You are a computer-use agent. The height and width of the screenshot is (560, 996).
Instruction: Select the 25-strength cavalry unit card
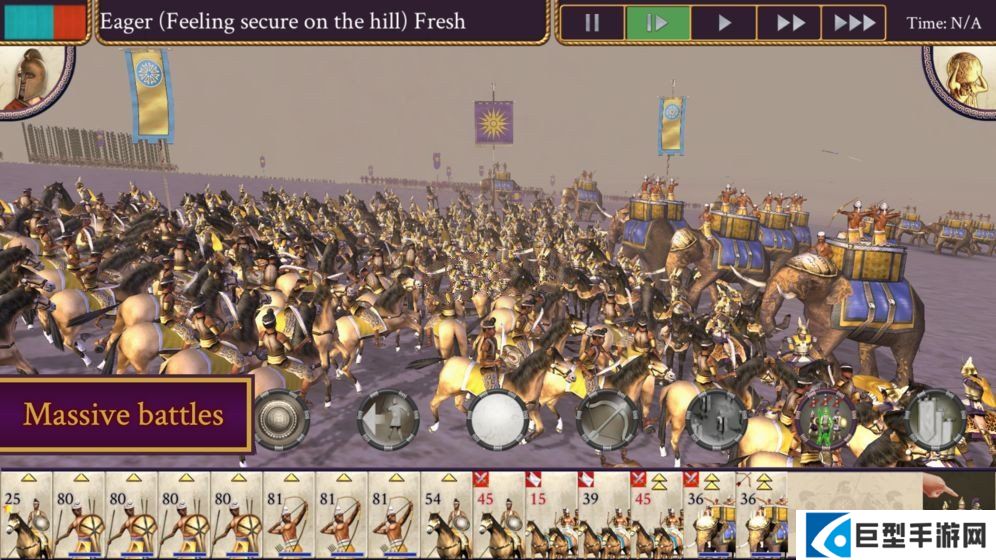[x=27, y=514]
